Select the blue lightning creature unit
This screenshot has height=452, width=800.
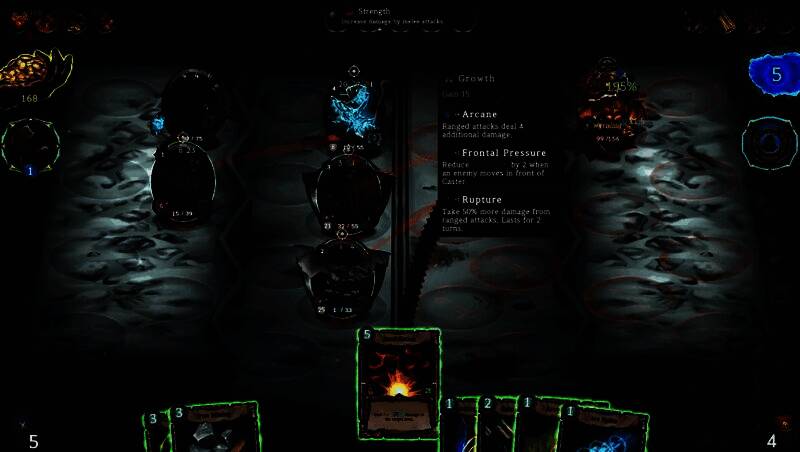(352, 108)
